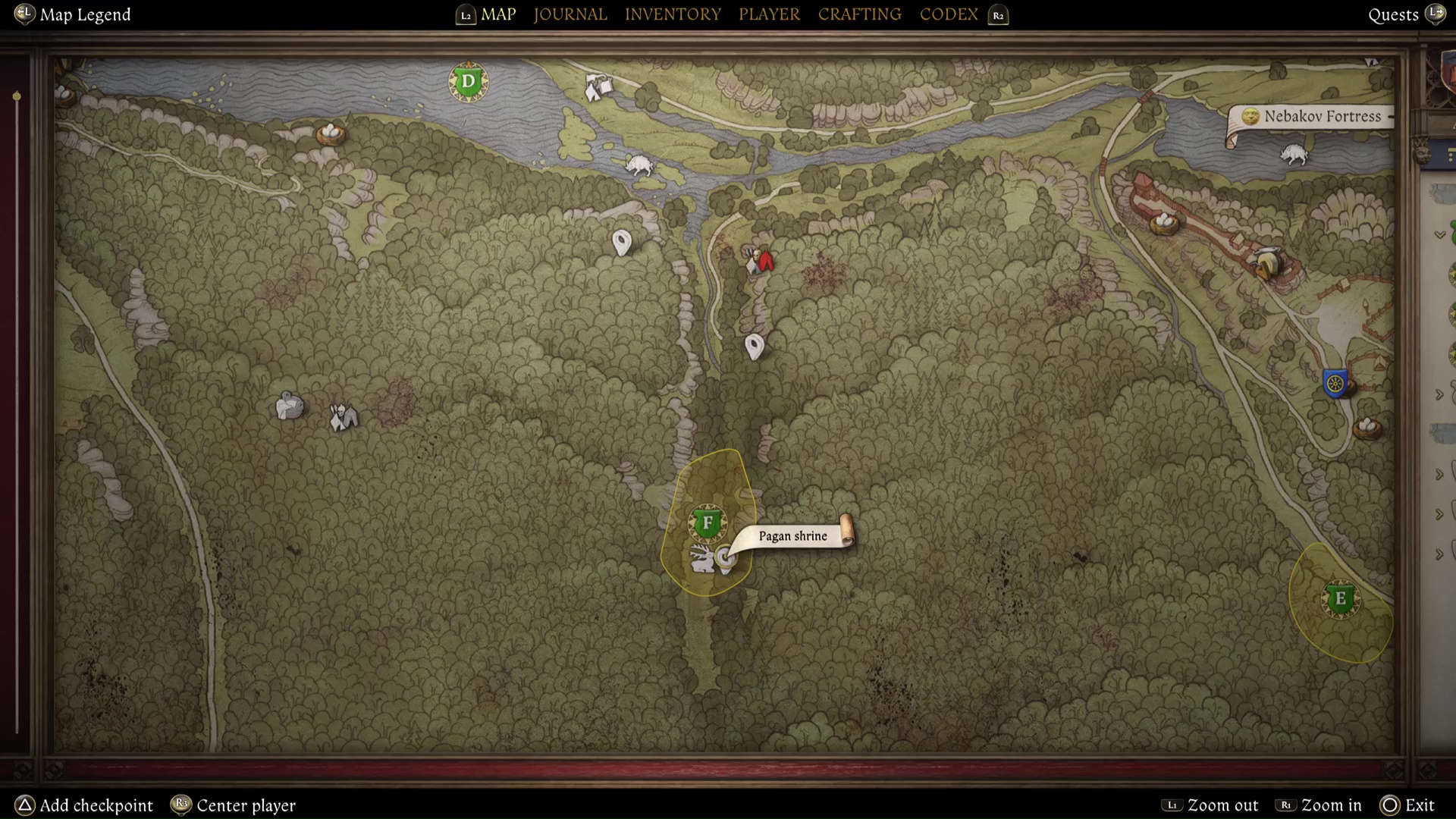
Task: Select the blue wheel shield marker
Action: pos(1335,383)
